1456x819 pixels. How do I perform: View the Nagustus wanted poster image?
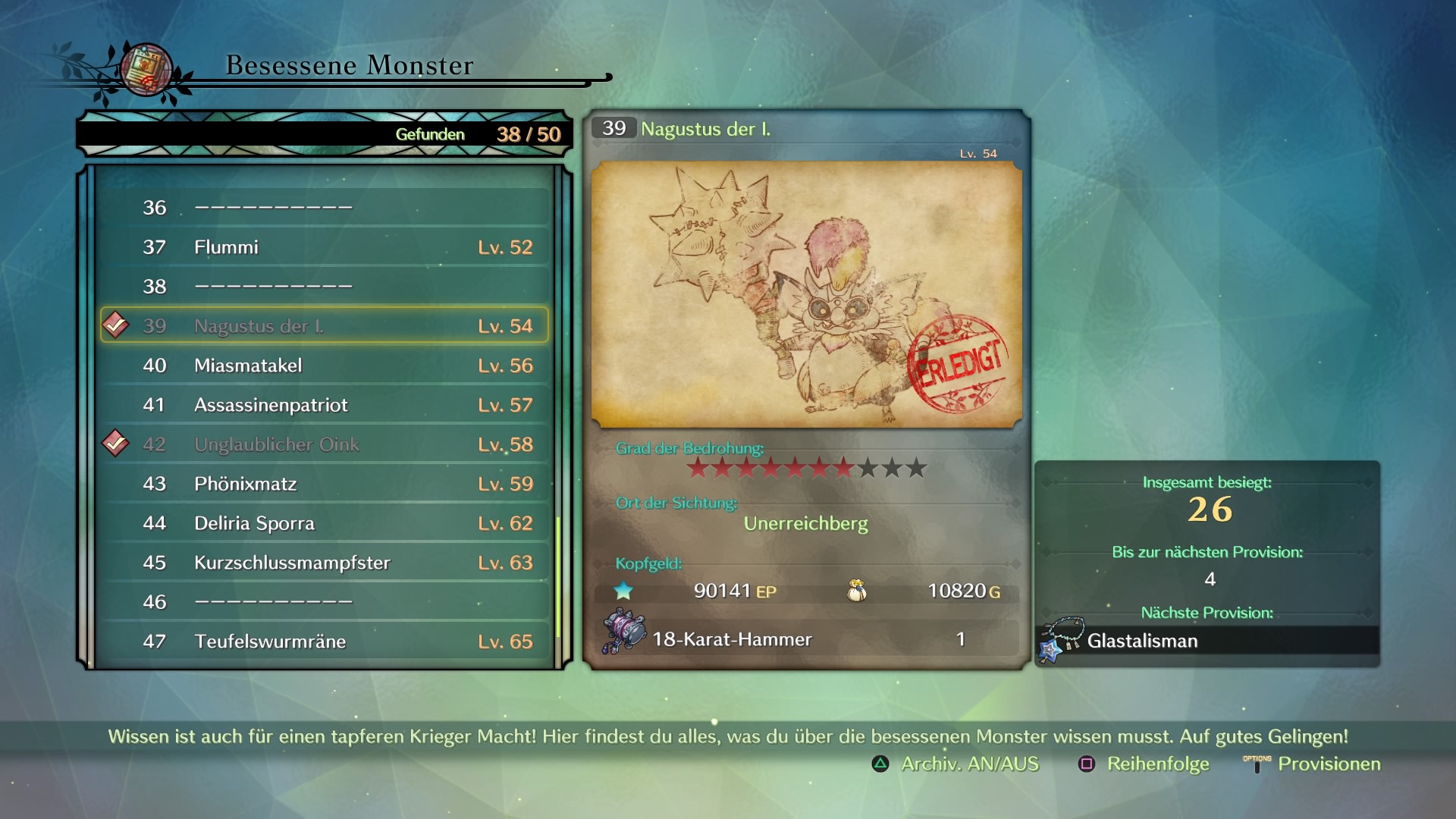[x=806, y=294]
